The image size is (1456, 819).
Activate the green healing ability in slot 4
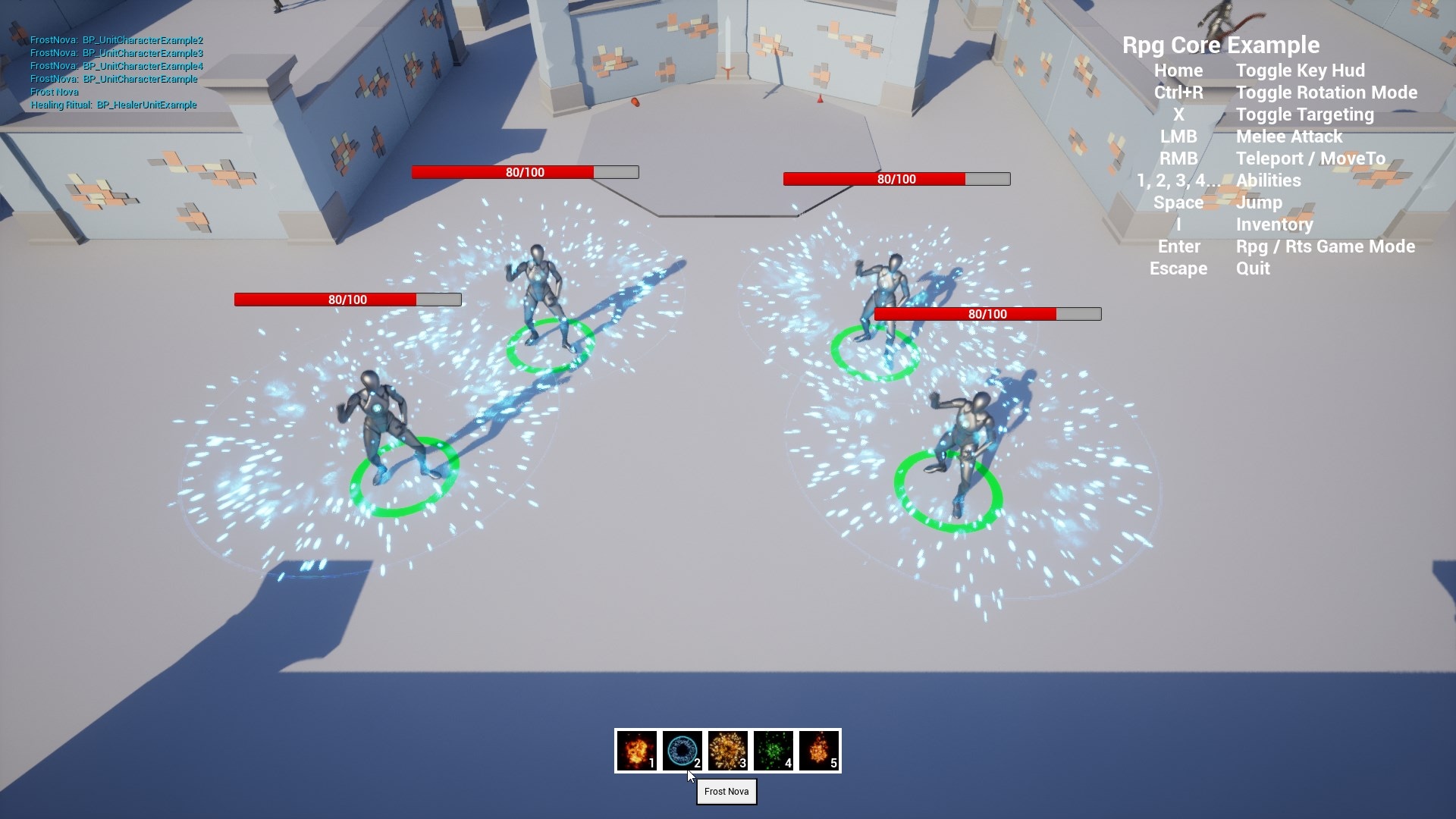point(773,751)
